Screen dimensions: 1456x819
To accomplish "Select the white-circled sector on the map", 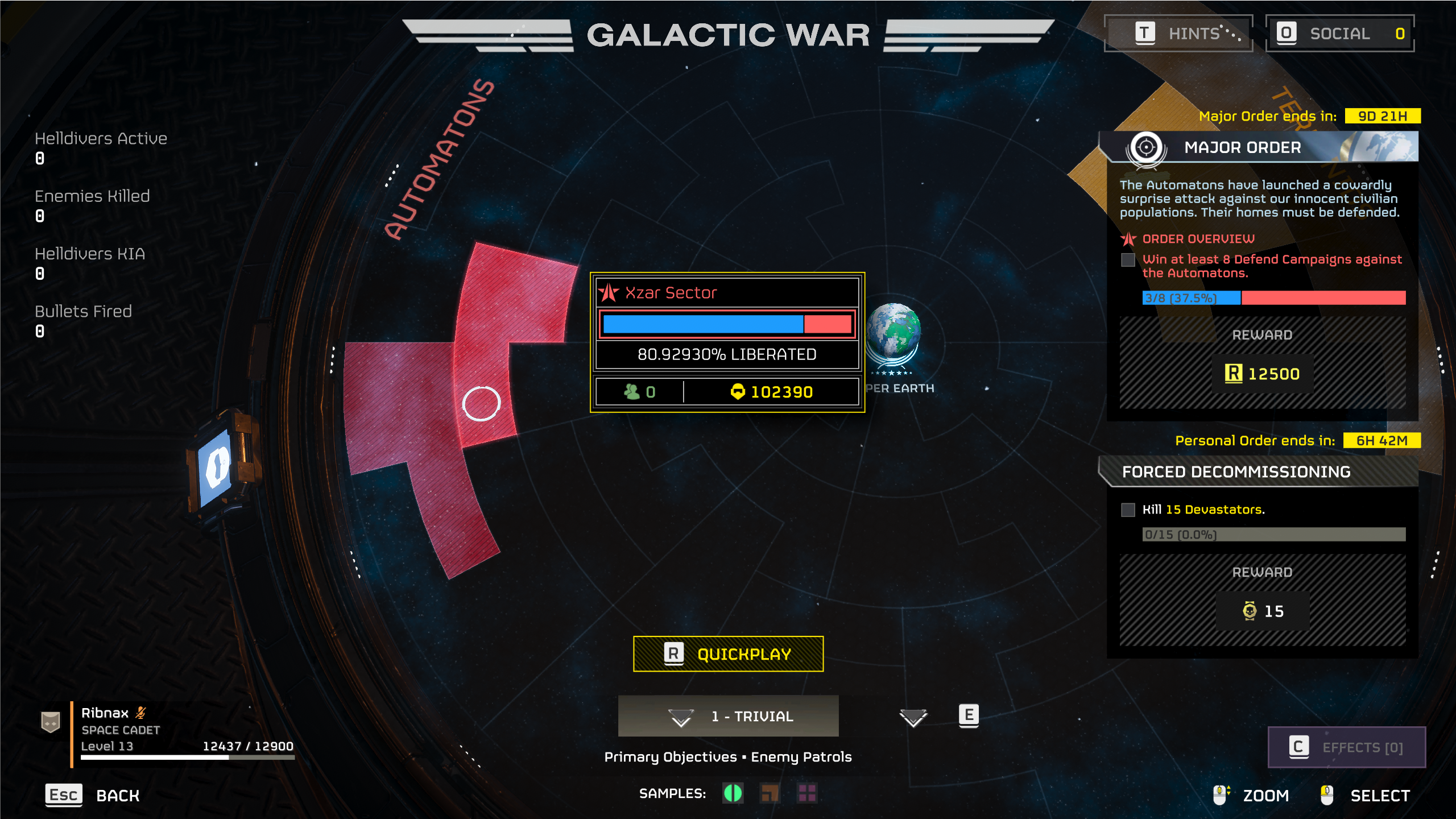I will [481, 403].
